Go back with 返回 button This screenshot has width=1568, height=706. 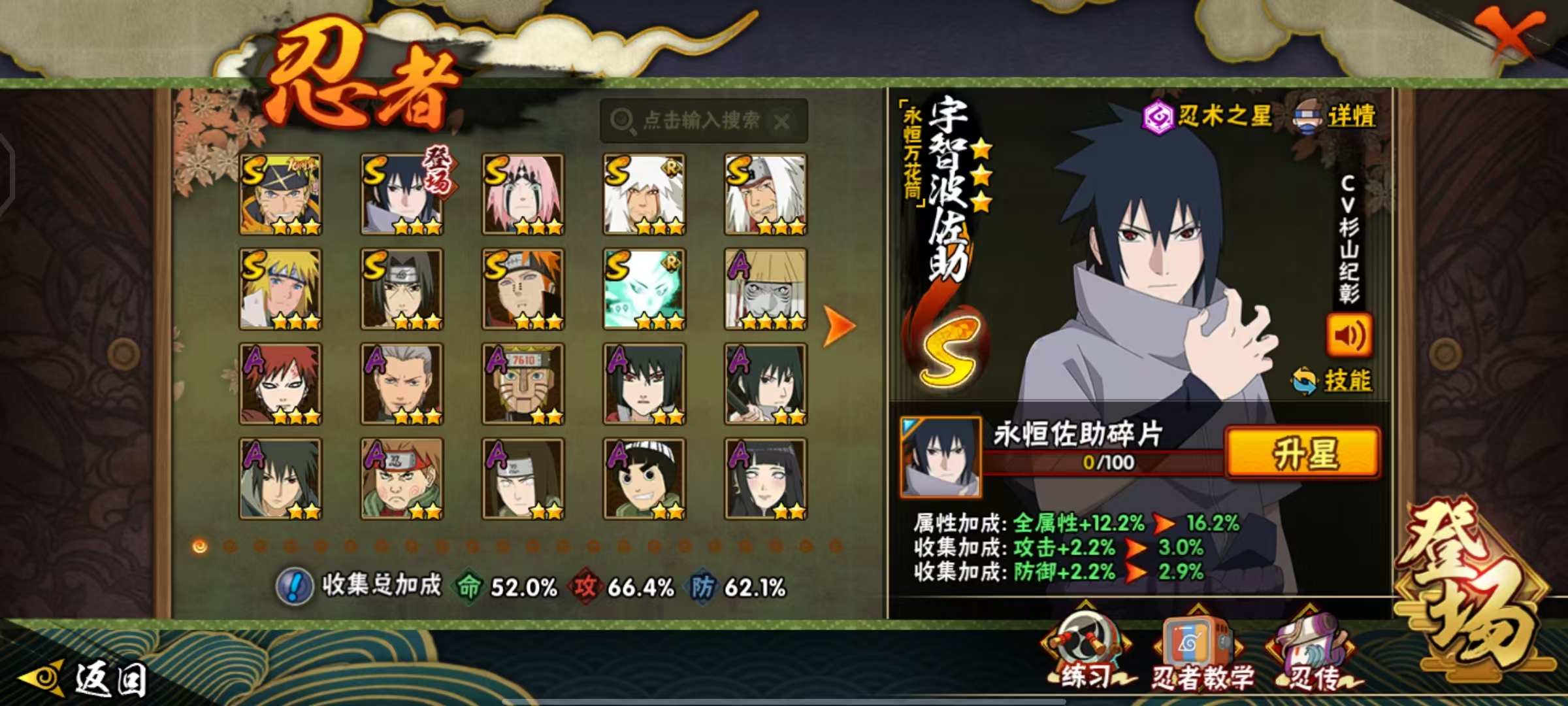tap(85, 679)
